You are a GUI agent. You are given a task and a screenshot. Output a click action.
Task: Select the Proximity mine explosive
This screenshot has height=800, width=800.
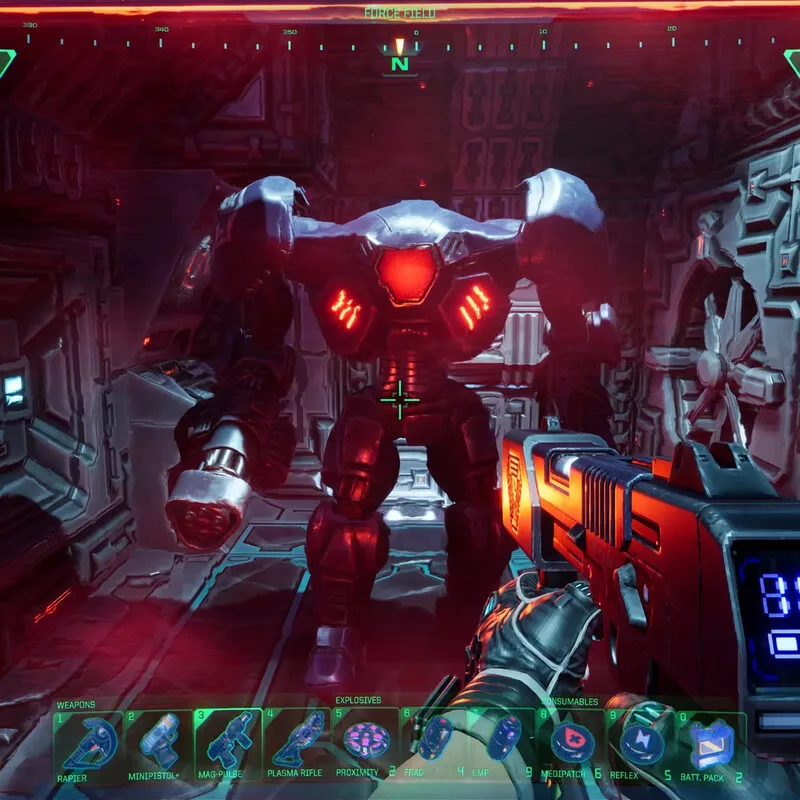pyautogui.click(x=364, y=743)
